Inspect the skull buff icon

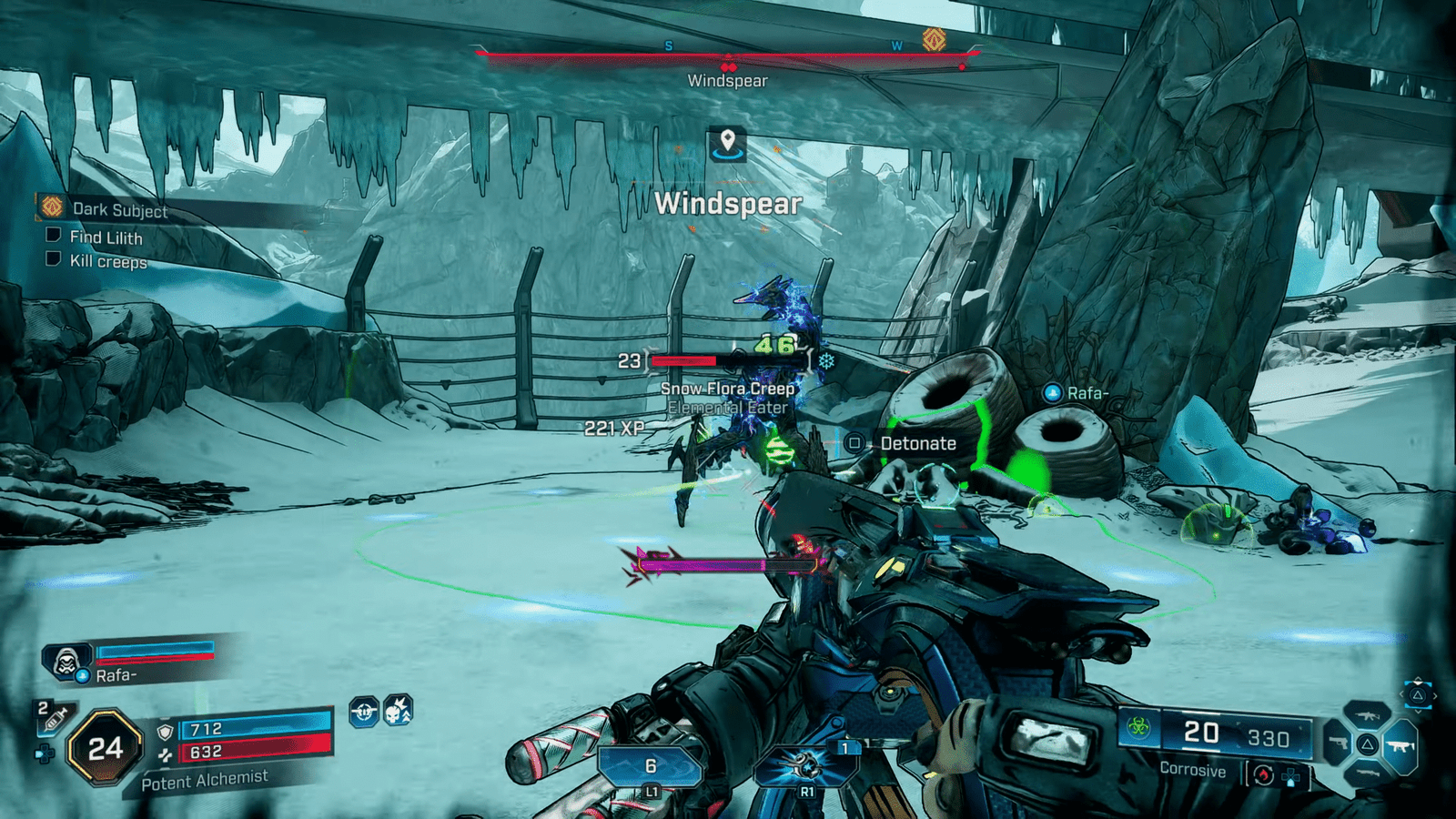coord(398,711)
